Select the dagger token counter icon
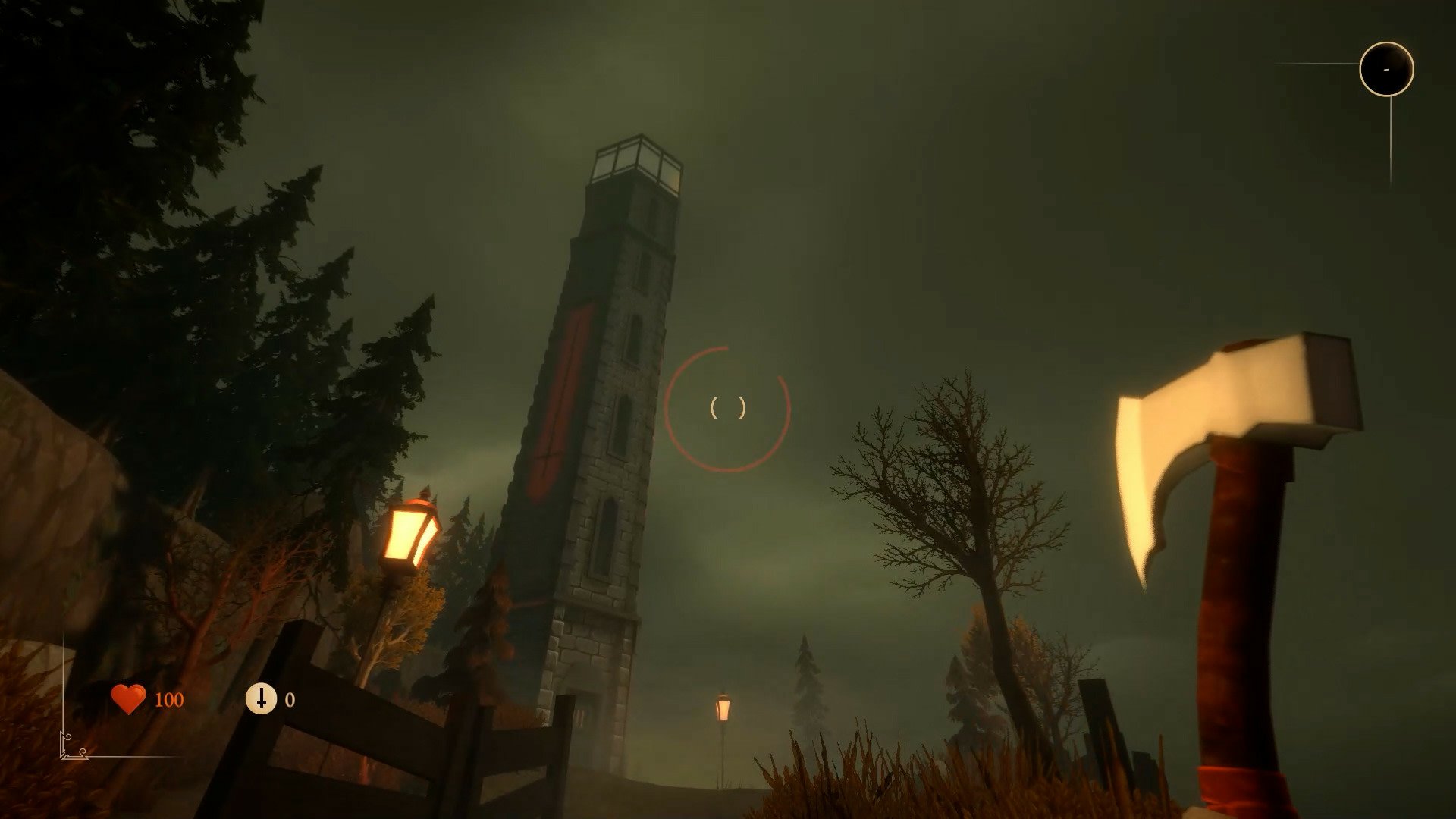Image resolution: width=1456 pixels, height=819 pixels. coord(261,698)
